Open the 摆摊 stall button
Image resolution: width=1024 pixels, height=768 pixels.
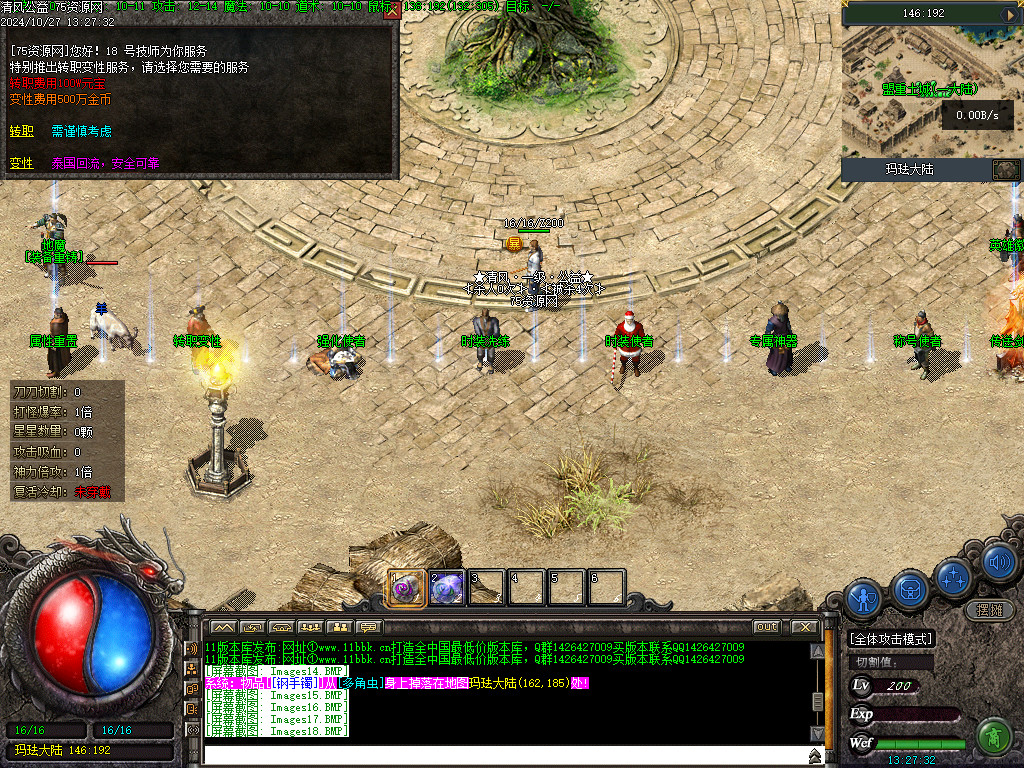coord(989,609)
